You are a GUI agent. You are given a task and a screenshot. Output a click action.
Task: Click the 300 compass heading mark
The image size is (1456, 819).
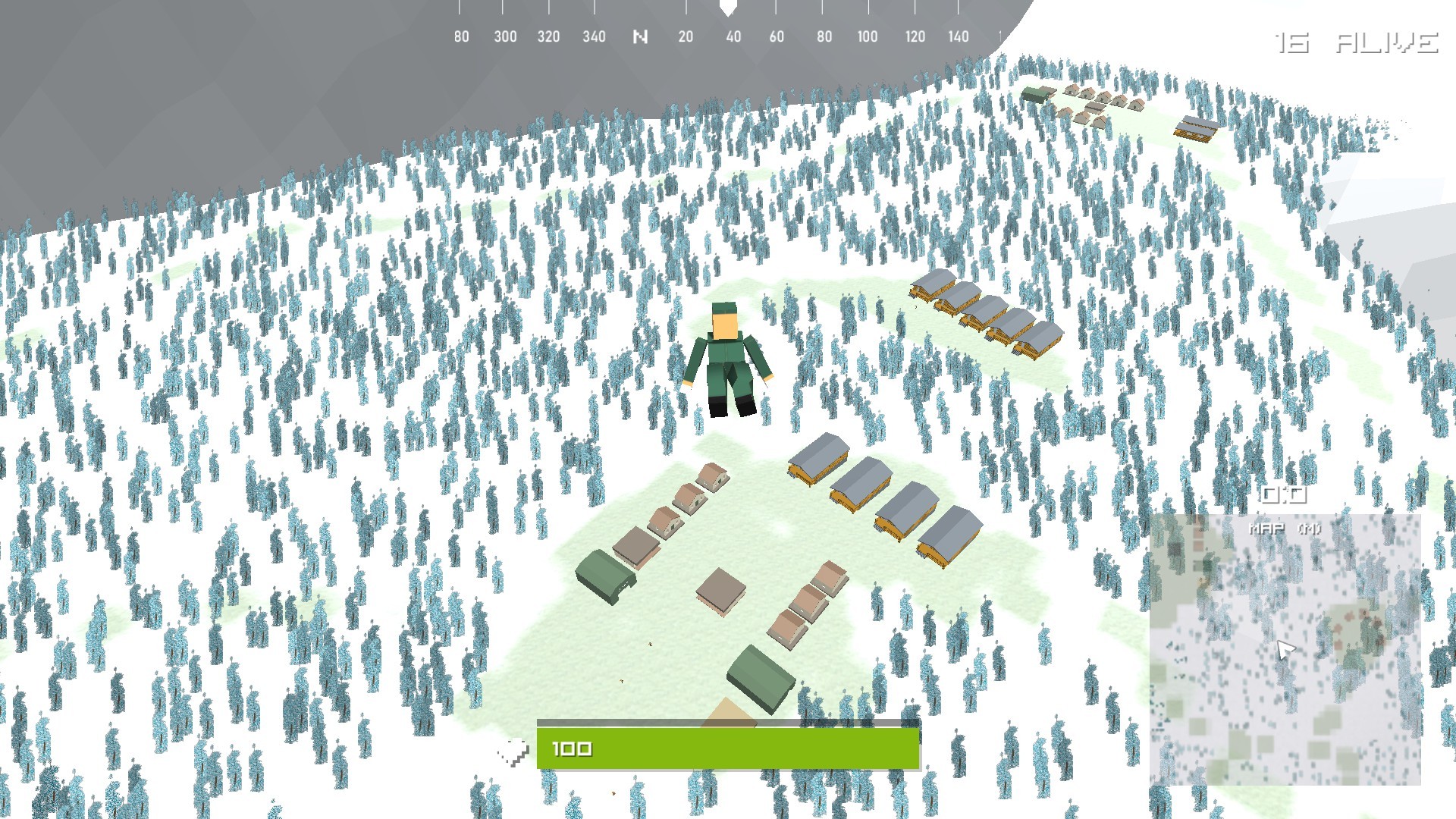[x=505, y=36]
